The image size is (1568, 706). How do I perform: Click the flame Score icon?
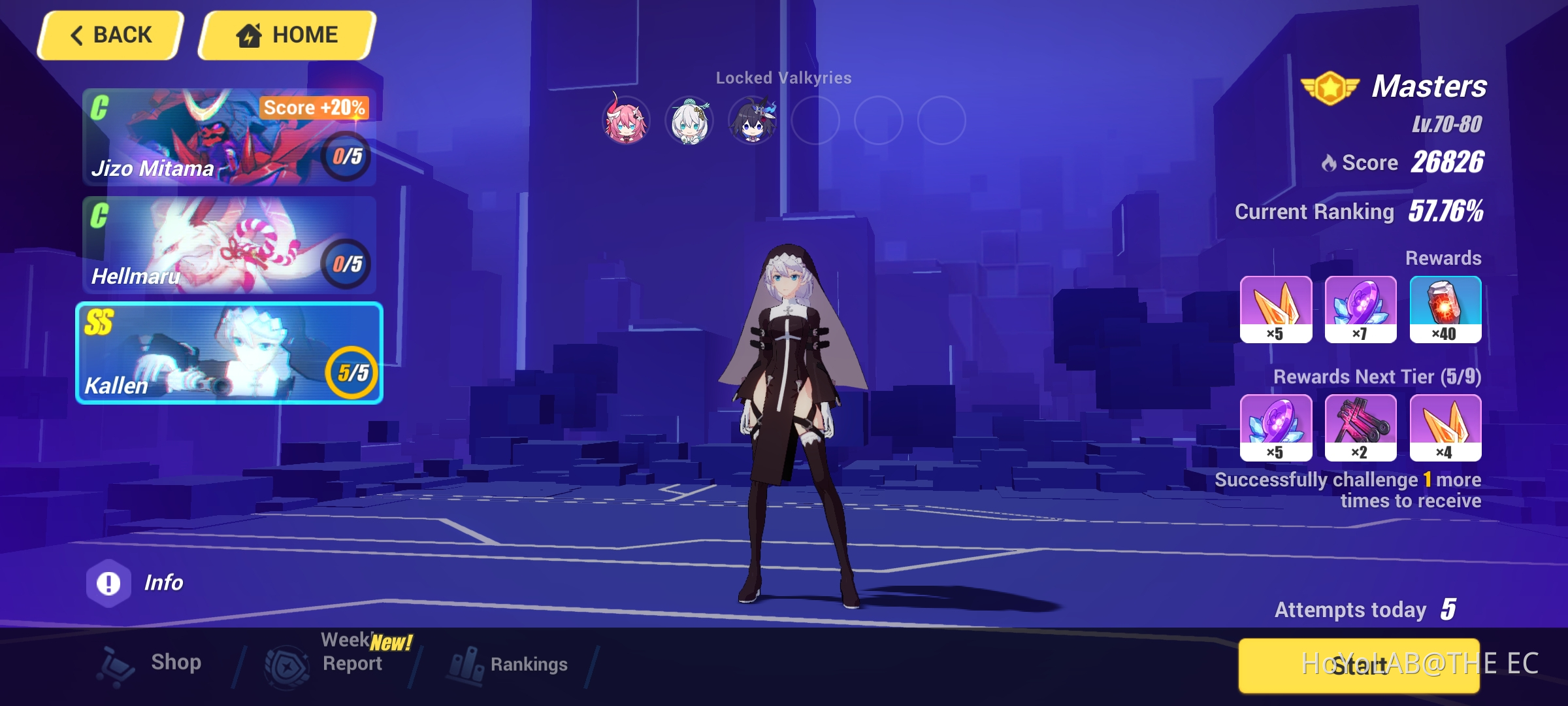click(1330, 163)
